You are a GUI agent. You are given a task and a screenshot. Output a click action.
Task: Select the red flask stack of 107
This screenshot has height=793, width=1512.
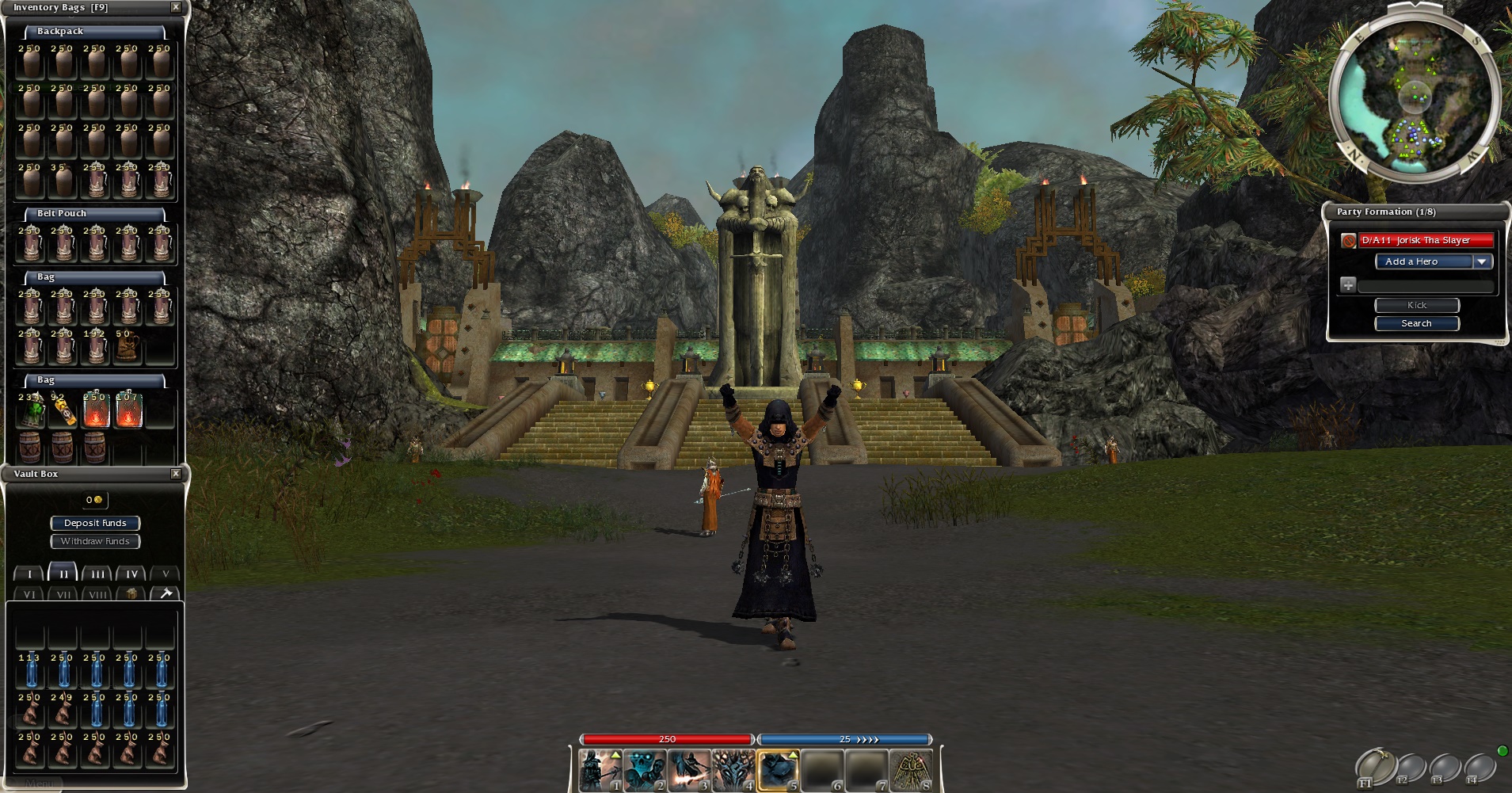click(x=128, y=410)
